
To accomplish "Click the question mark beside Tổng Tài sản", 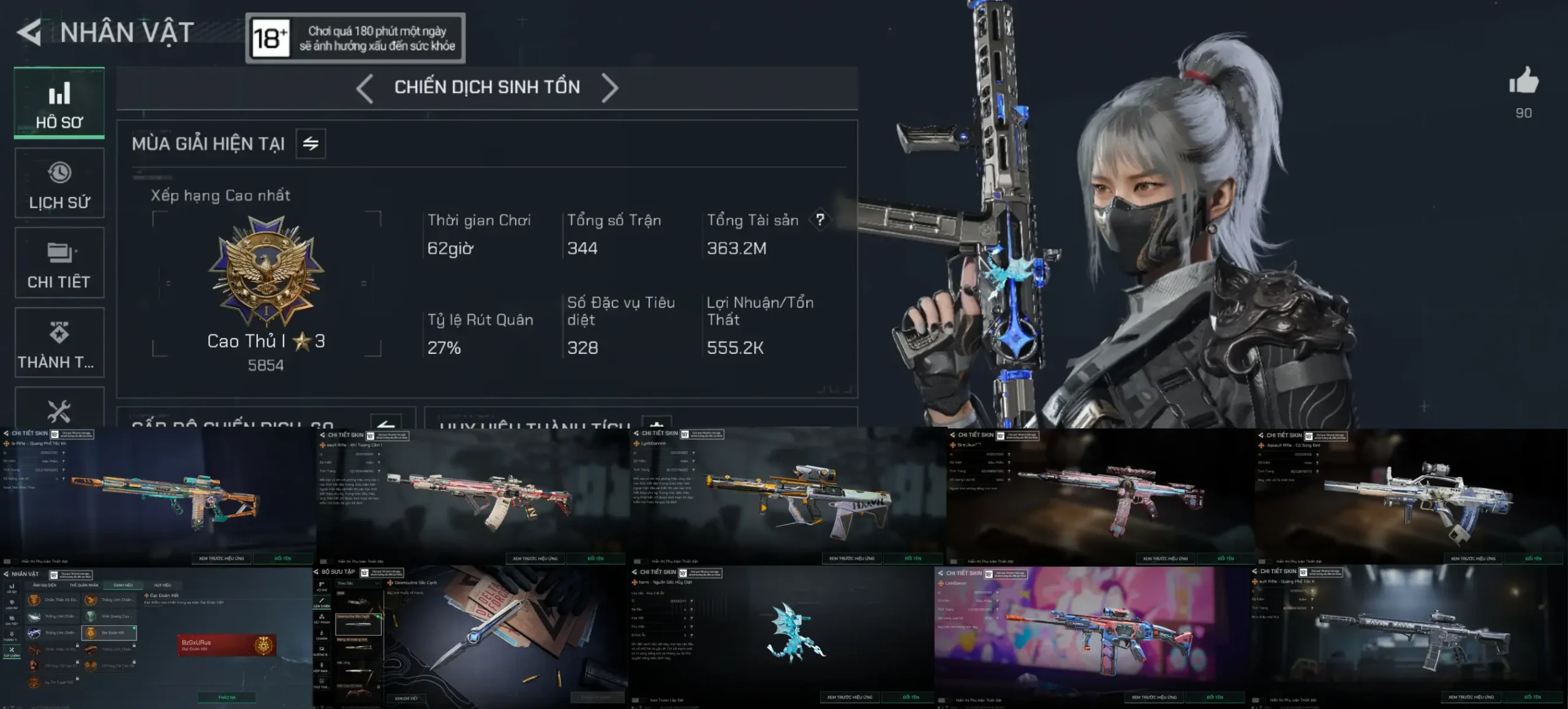I will coord(820,220).
